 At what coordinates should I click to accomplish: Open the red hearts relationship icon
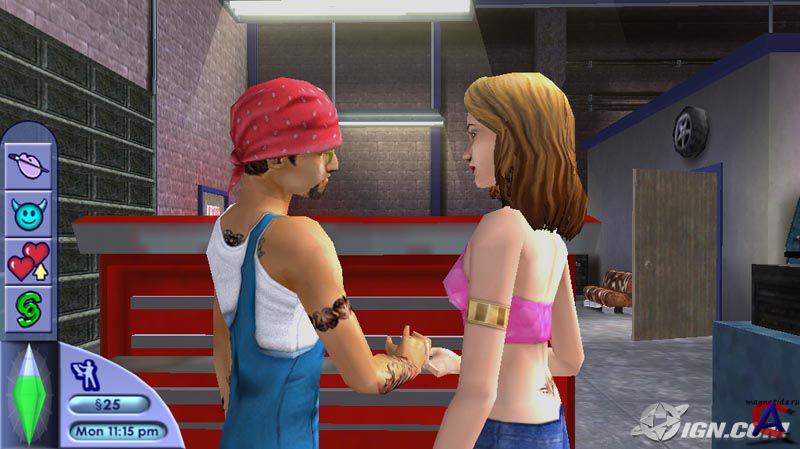pyautogui.click(x=28, y=261)
